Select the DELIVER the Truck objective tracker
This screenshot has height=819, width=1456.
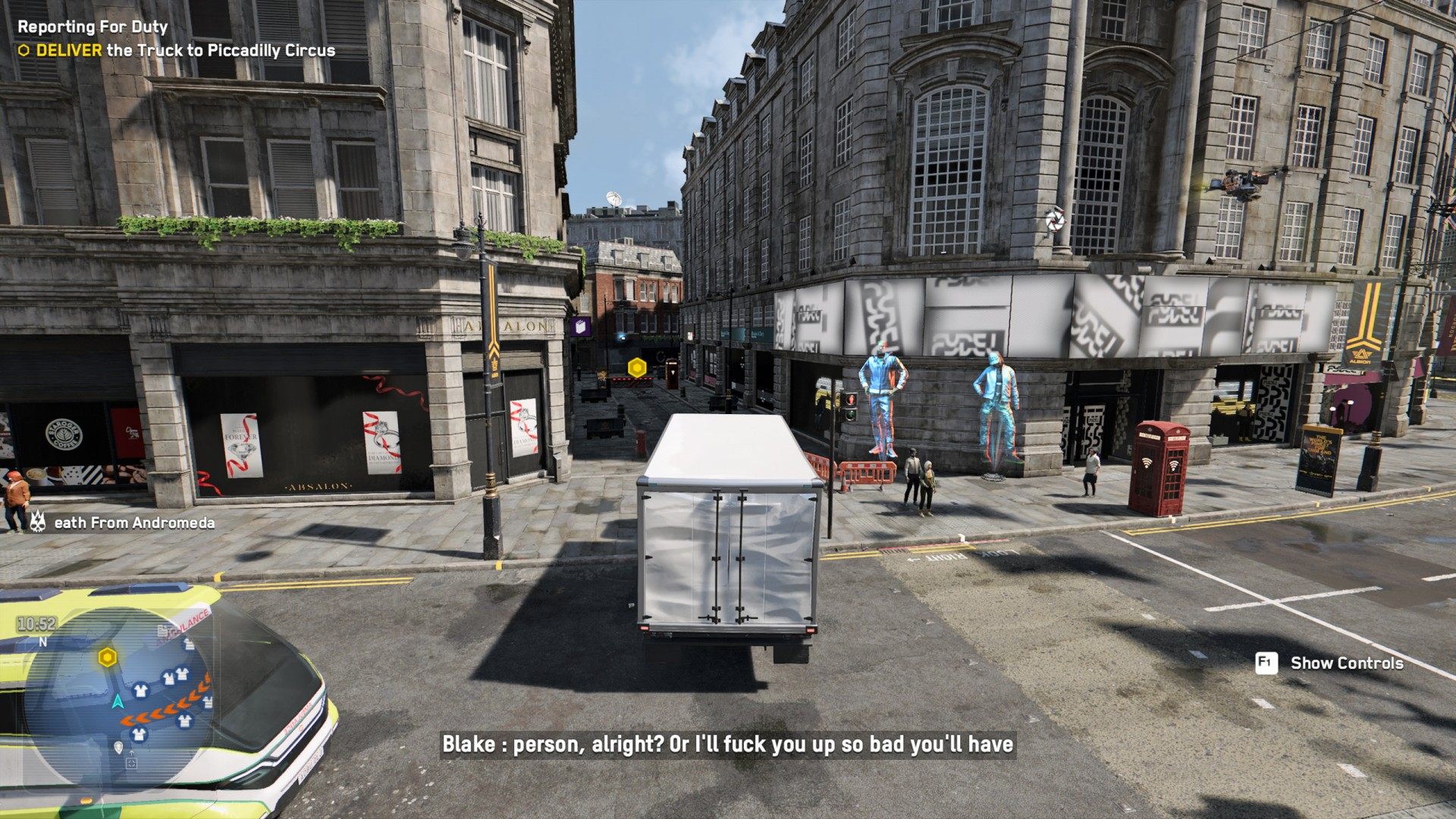click(x=177, y=51)
